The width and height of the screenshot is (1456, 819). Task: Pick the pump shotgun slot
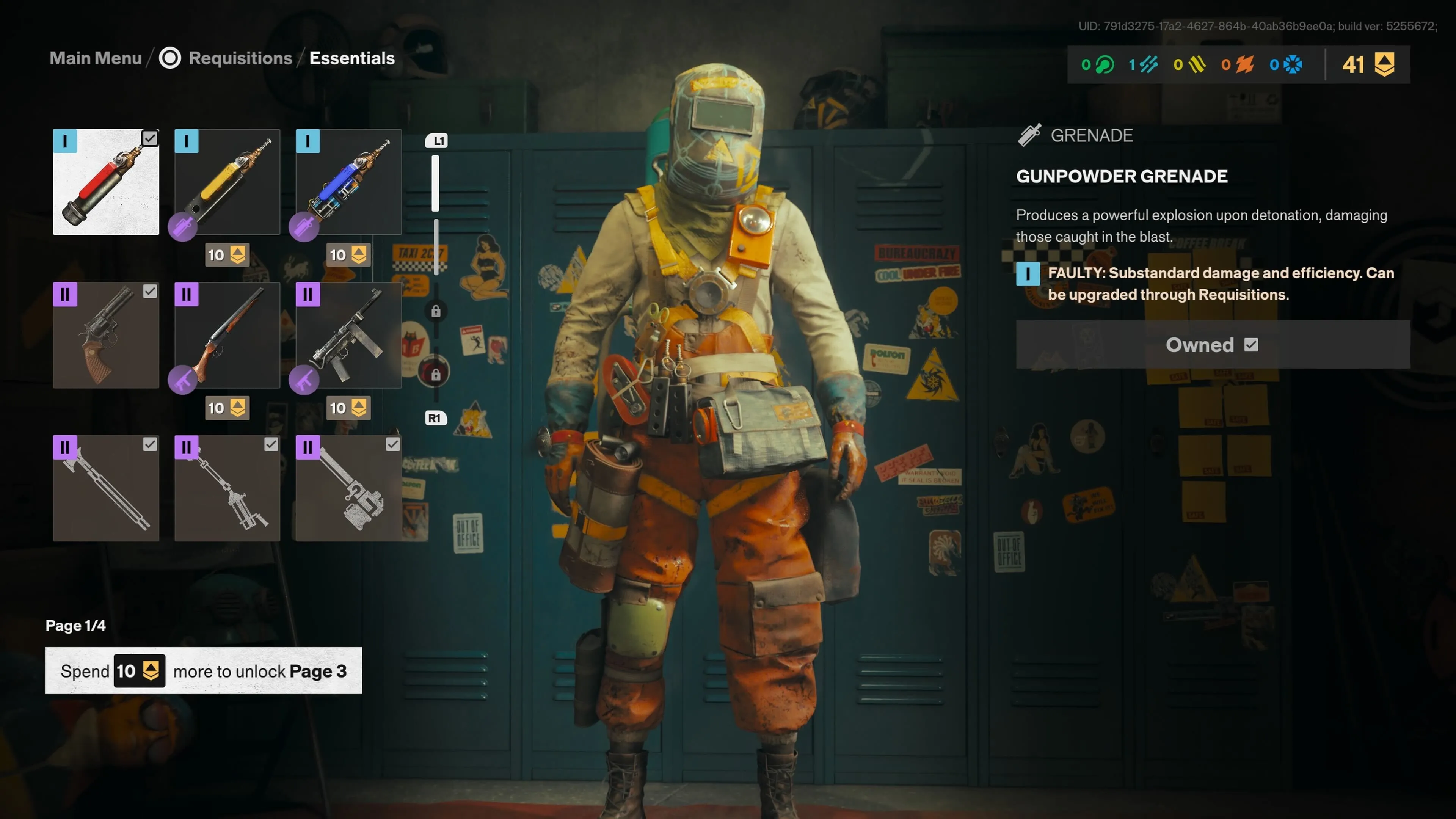pos(227,335)
